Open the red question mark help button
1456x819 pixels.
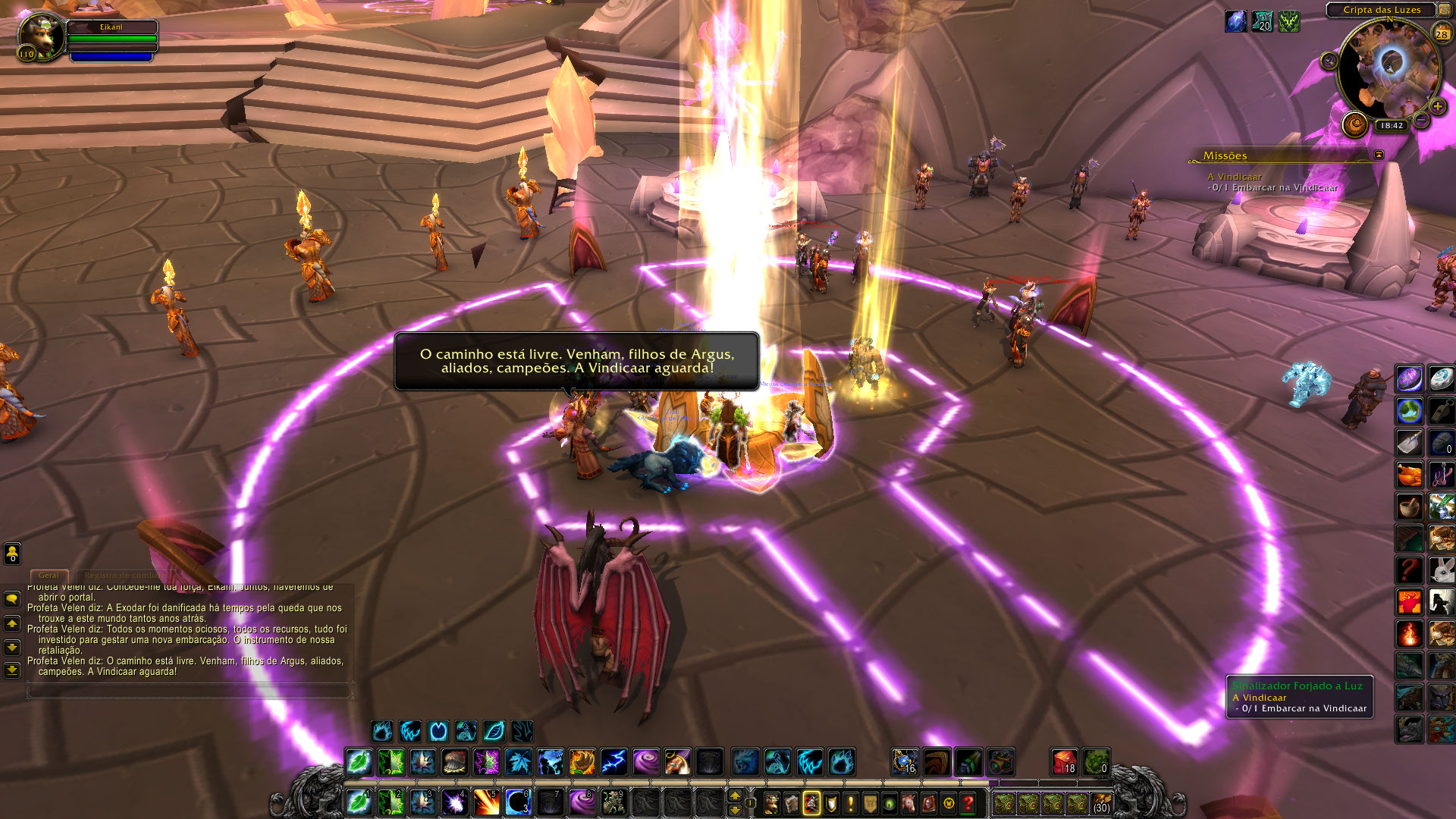968,802
